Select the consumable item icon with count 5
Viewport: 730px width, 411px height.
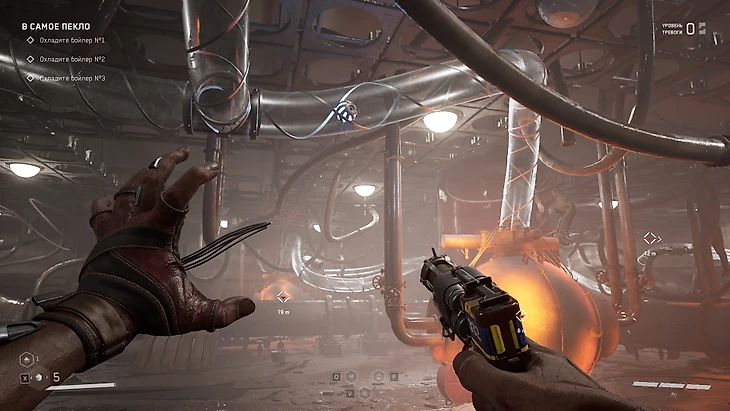(x=38, y=378)
